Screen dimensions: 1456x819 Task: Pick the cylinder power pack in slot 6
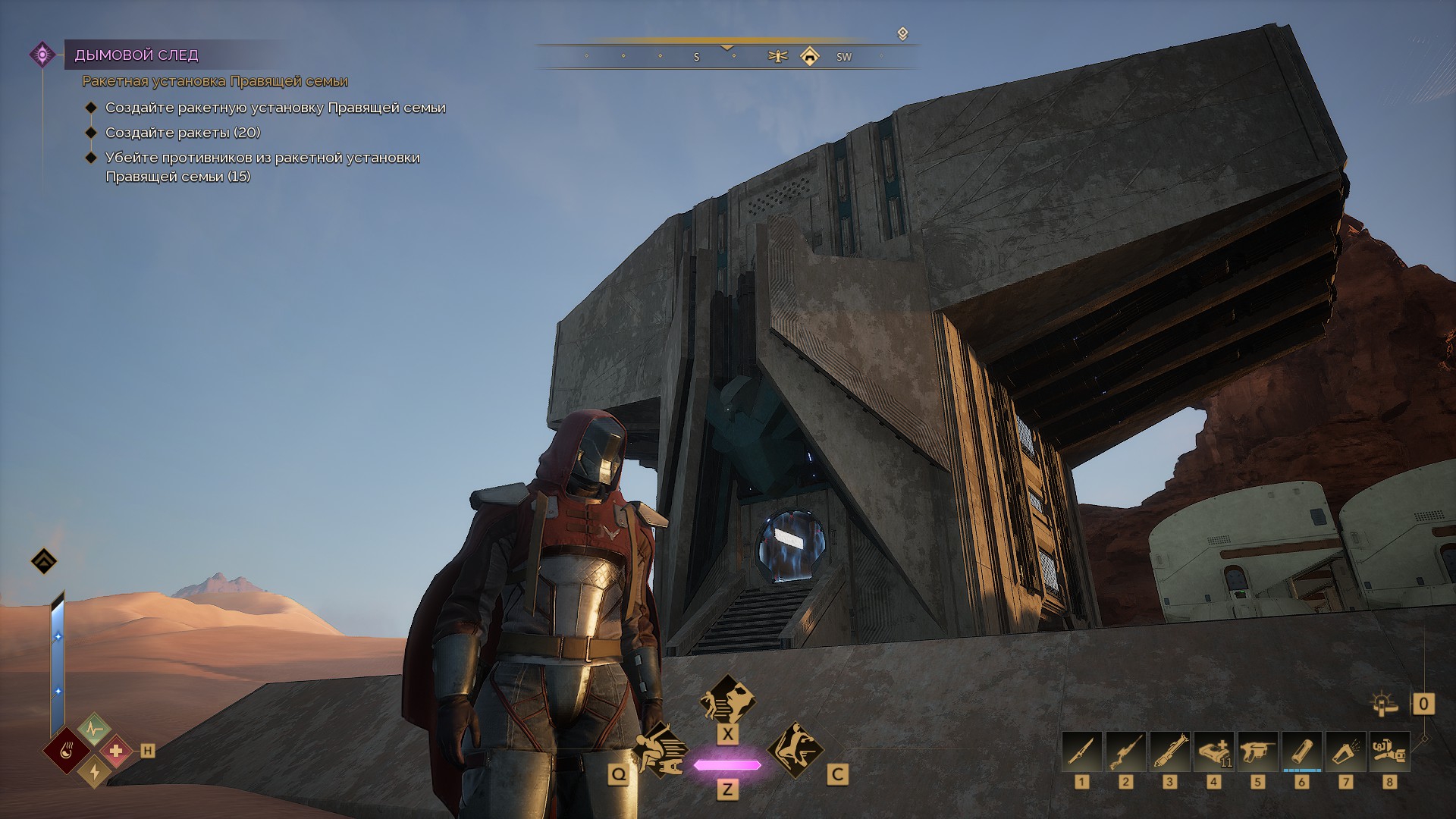1301,751
